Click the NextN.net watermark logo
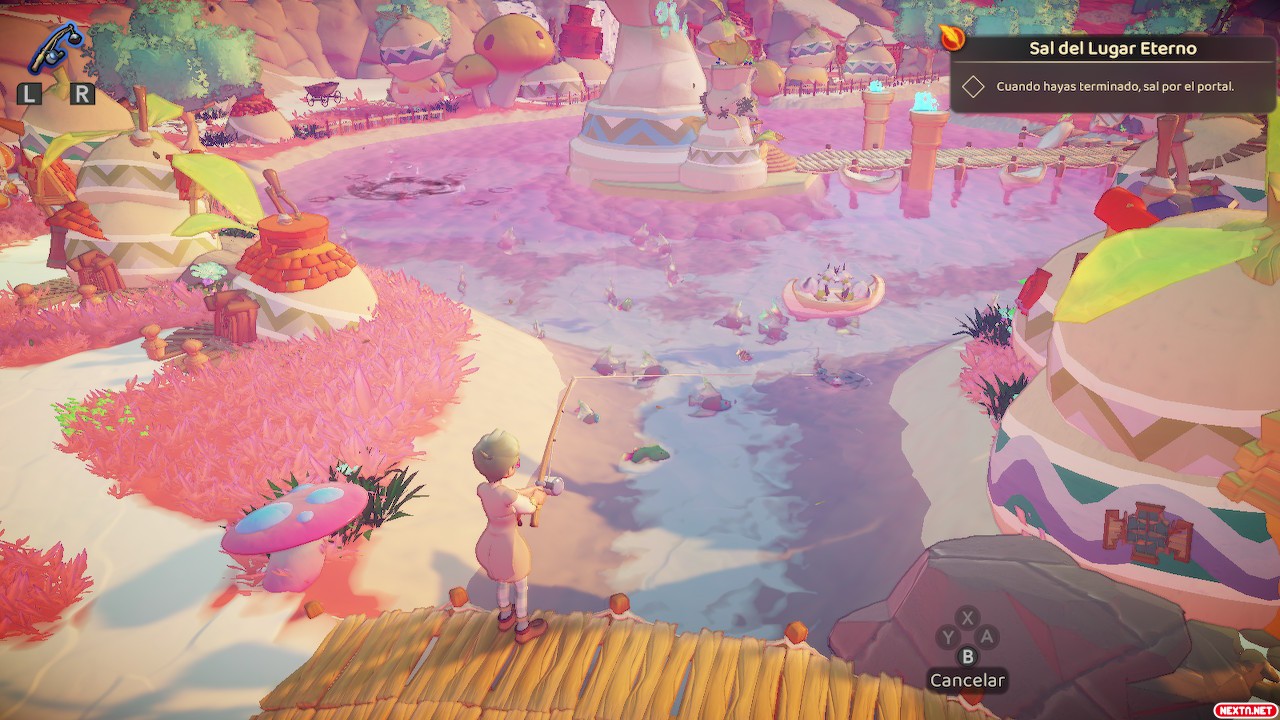 pyautogui.click(x=1244, y=709)
